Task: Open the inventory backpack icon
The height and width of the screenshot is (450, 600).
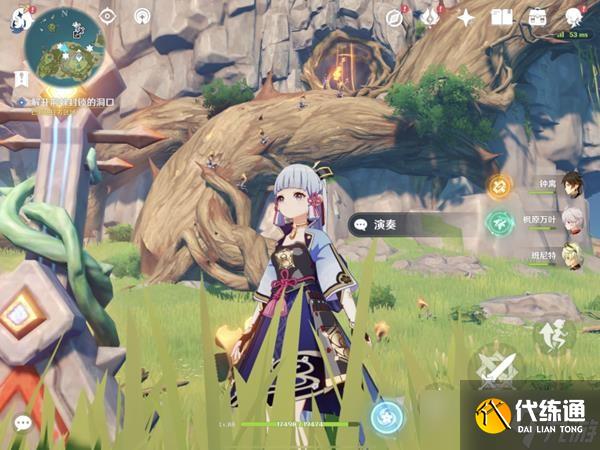Action: click(x=538, y=17)
